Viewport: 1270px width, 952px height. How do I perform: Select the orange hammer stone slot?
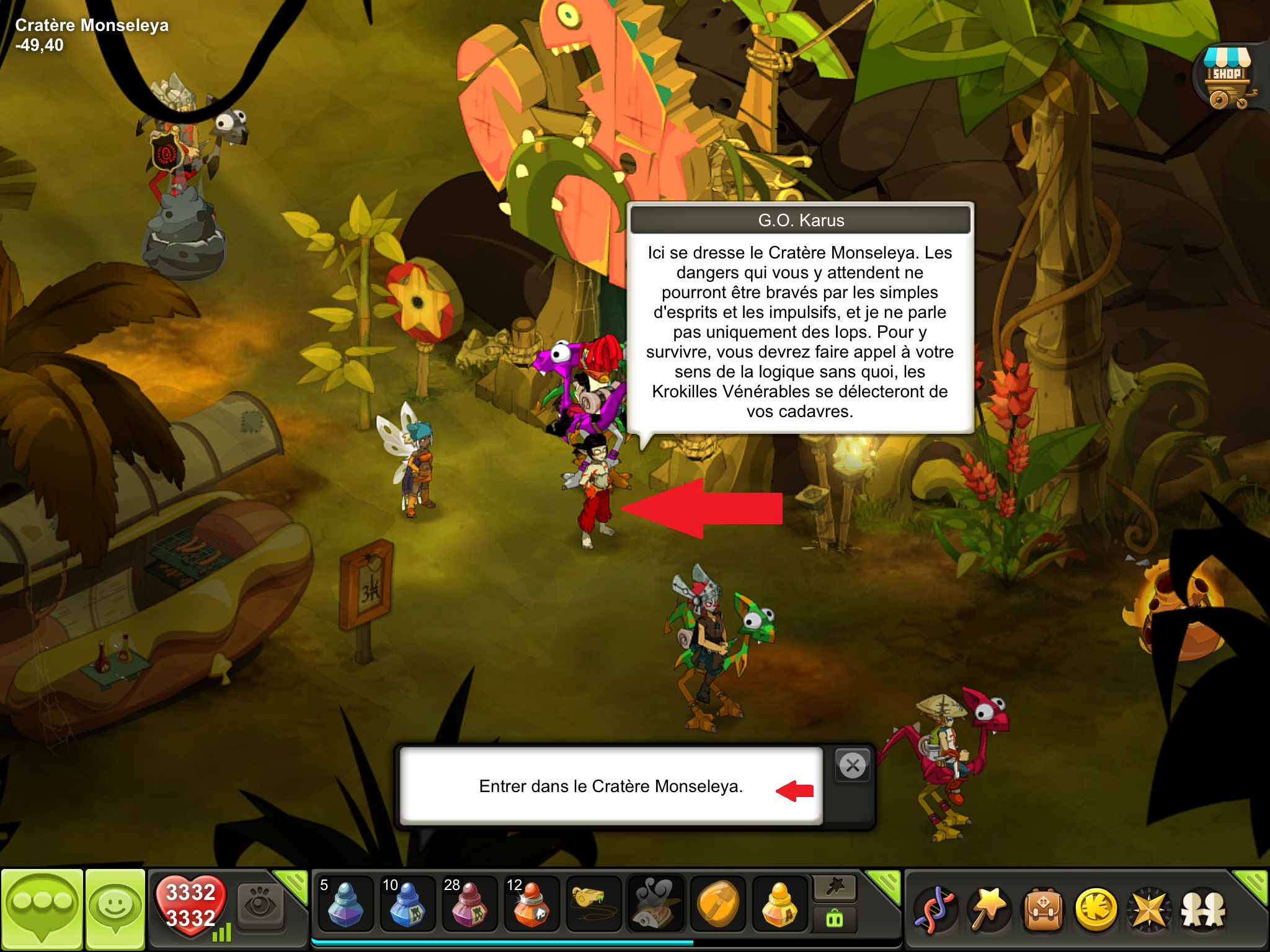click(717, 904)
